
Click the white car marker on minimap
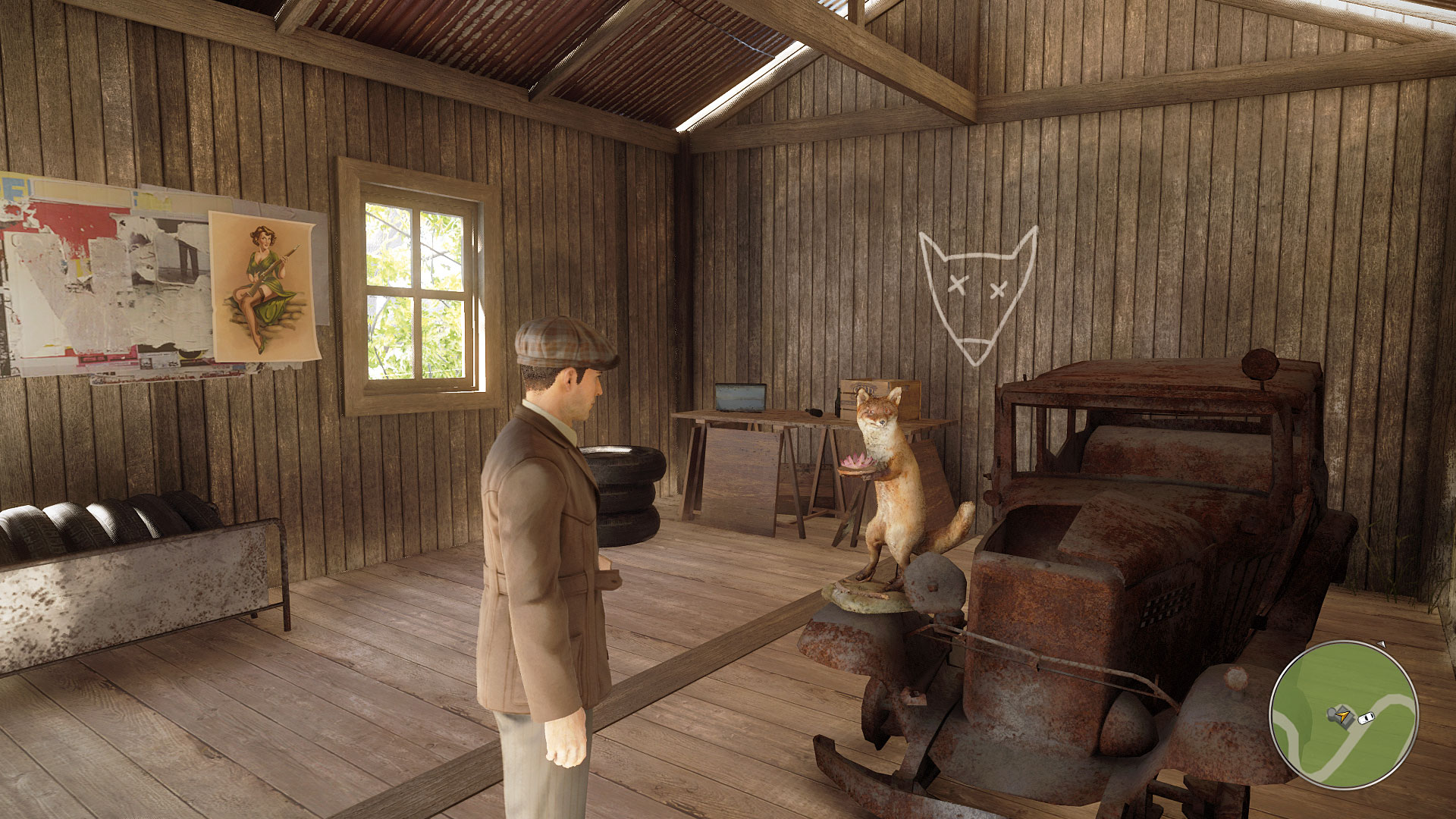[1367, 717]
